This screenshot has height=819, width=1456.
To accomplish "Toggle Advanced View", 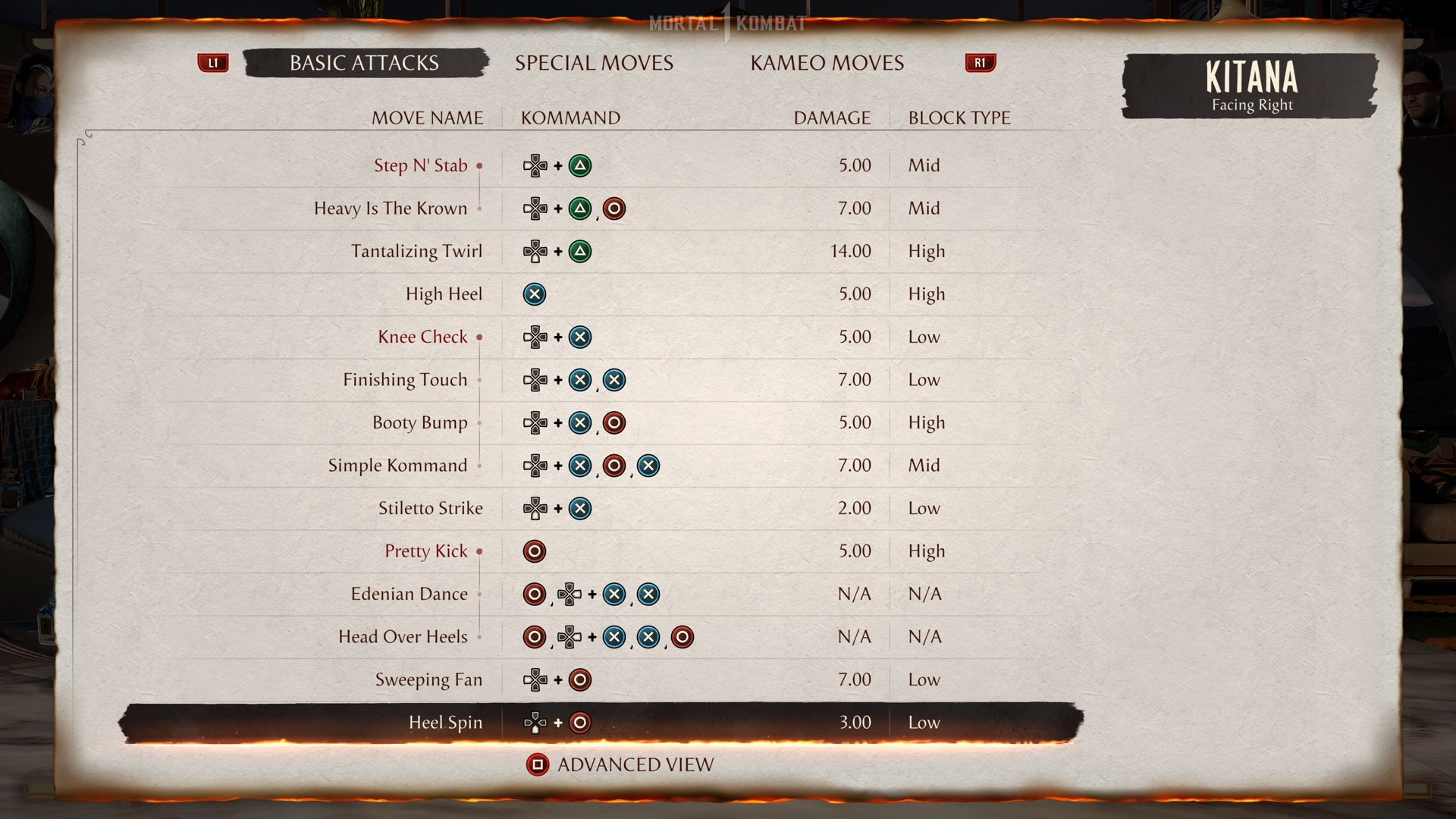I will tap(635, 764).
